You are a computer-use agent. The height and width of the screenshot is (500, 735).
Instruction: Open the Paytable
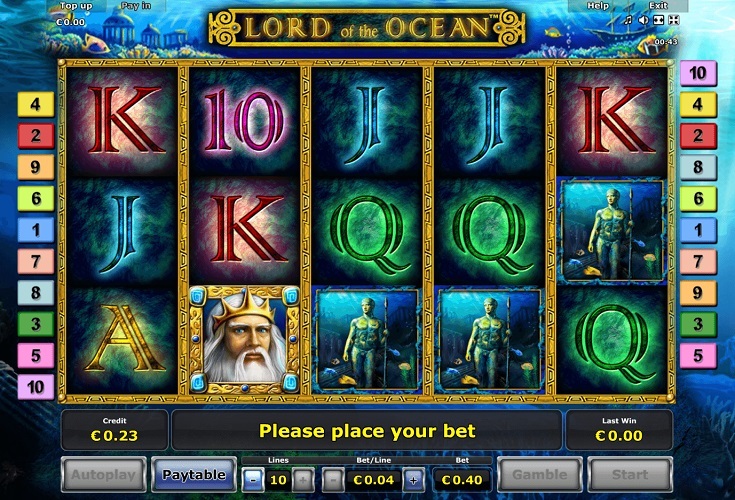(x=194, y=474)
